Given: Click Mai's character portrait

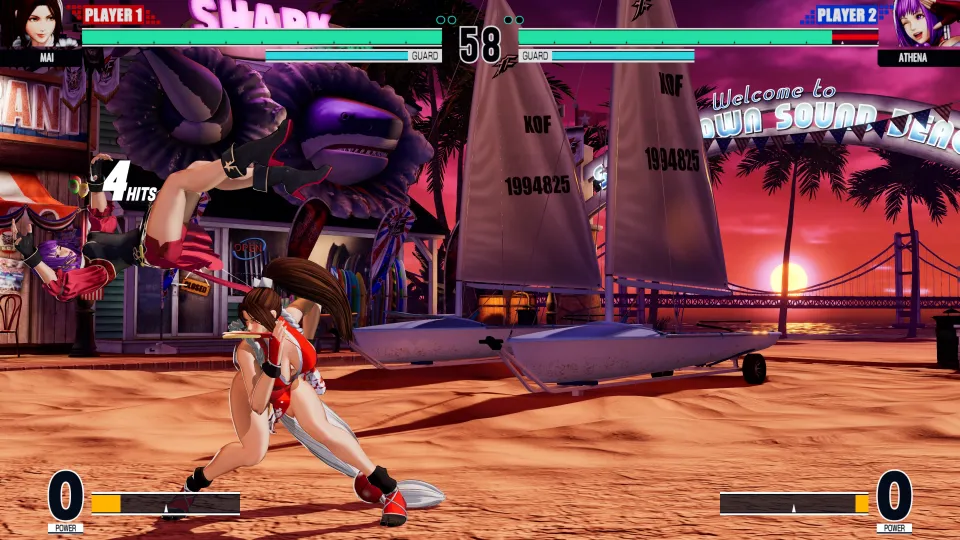Looking at the screenshot, I should pyautogui.click(x=38, y=24).
